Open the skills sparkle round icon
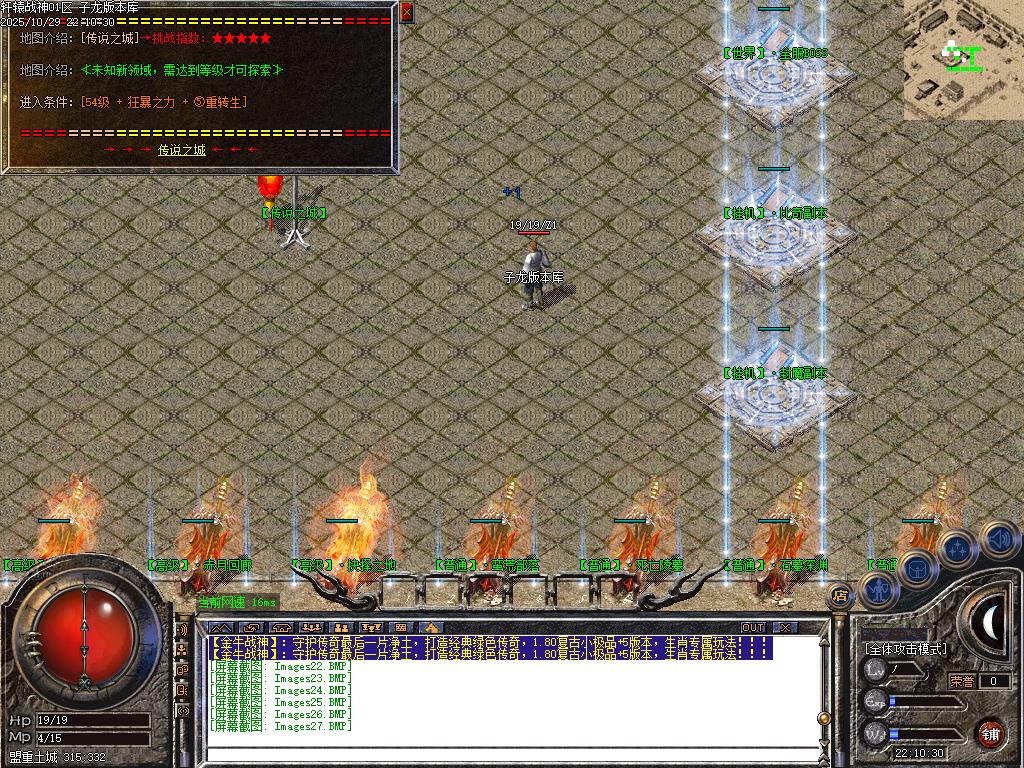The image size is (1024, 768). 958,548
